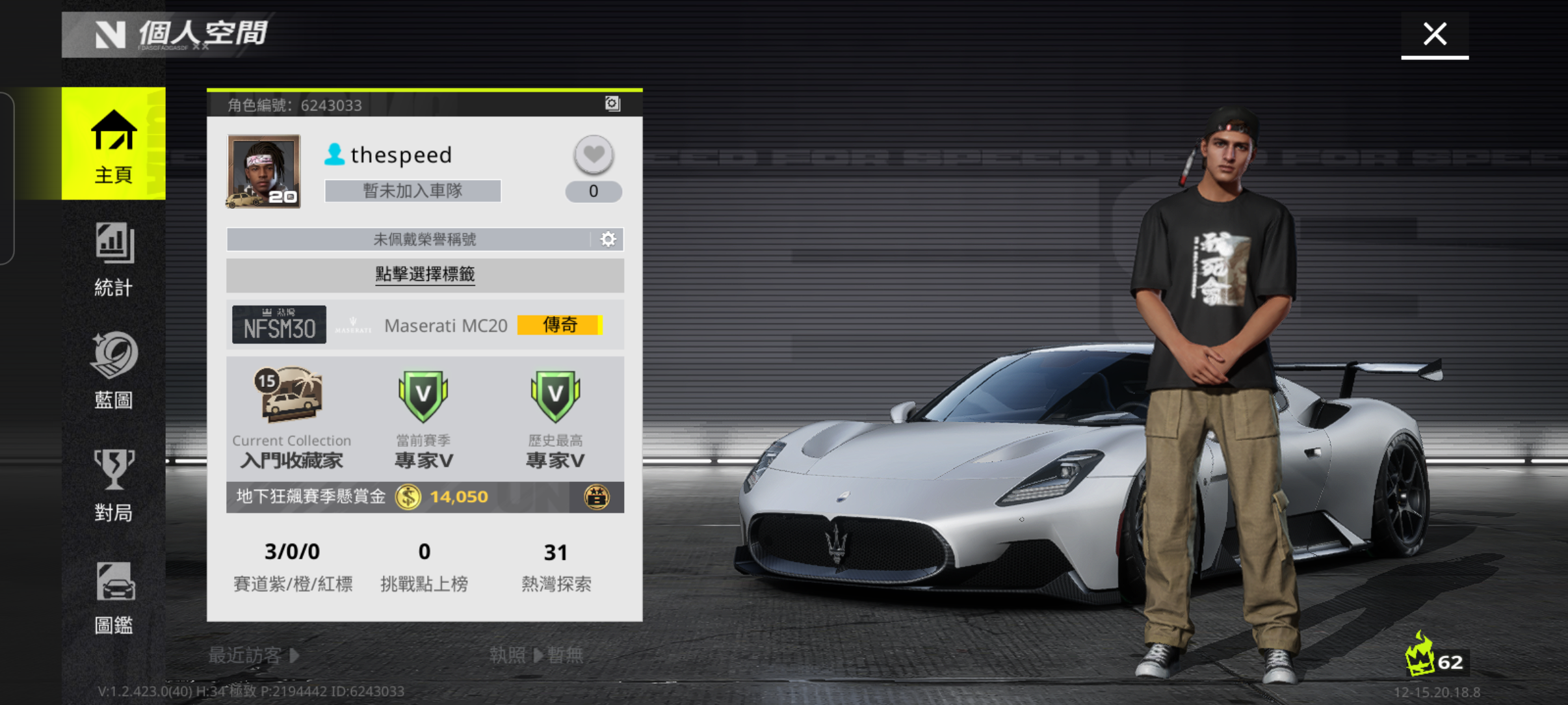Click the Maserati brand logo
The height and width of the screenshot is (705, 1568).
coord(352,325)
